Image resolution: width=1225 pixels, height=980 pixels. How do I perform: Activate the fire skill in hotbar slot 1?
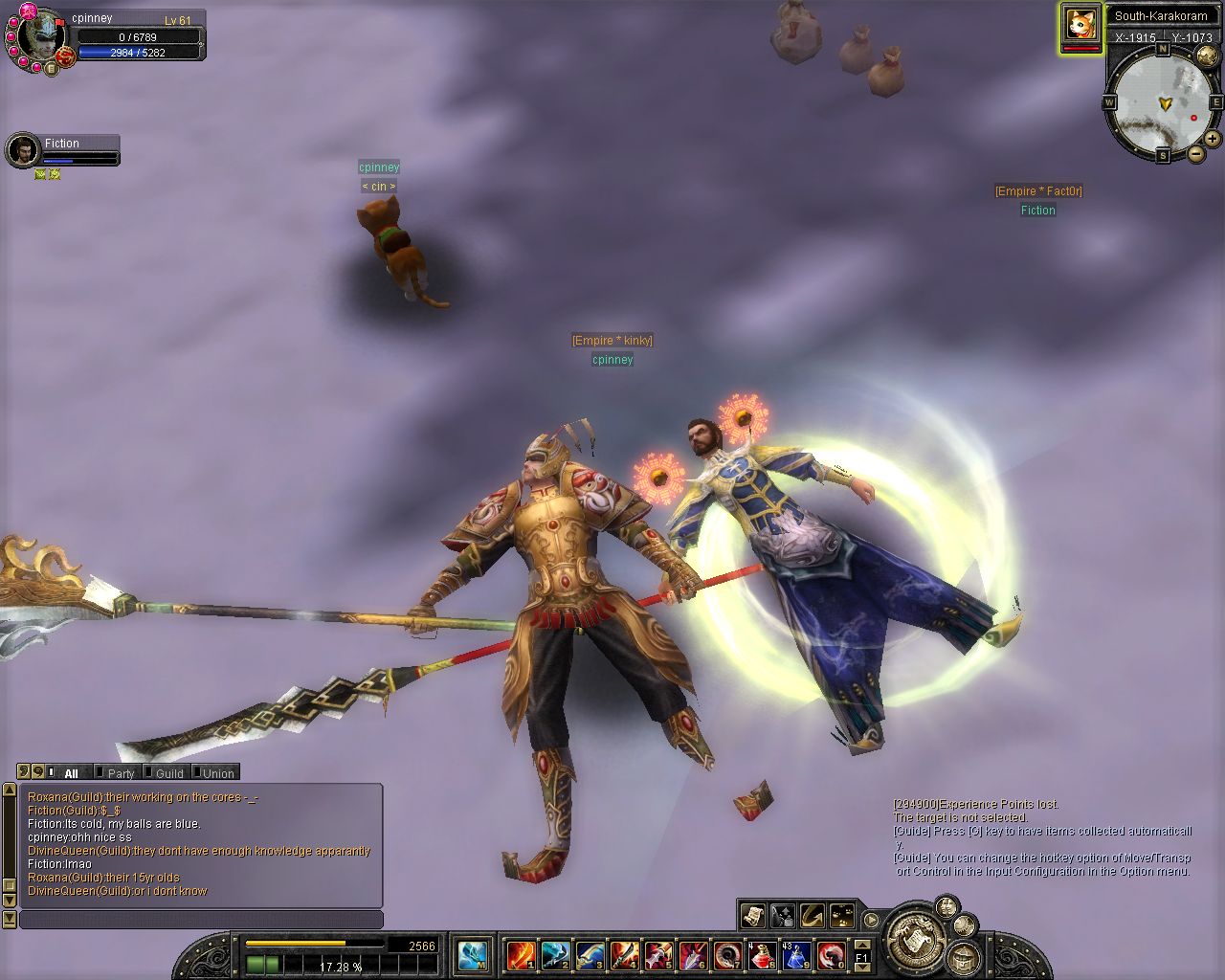(x=522, y=954)
